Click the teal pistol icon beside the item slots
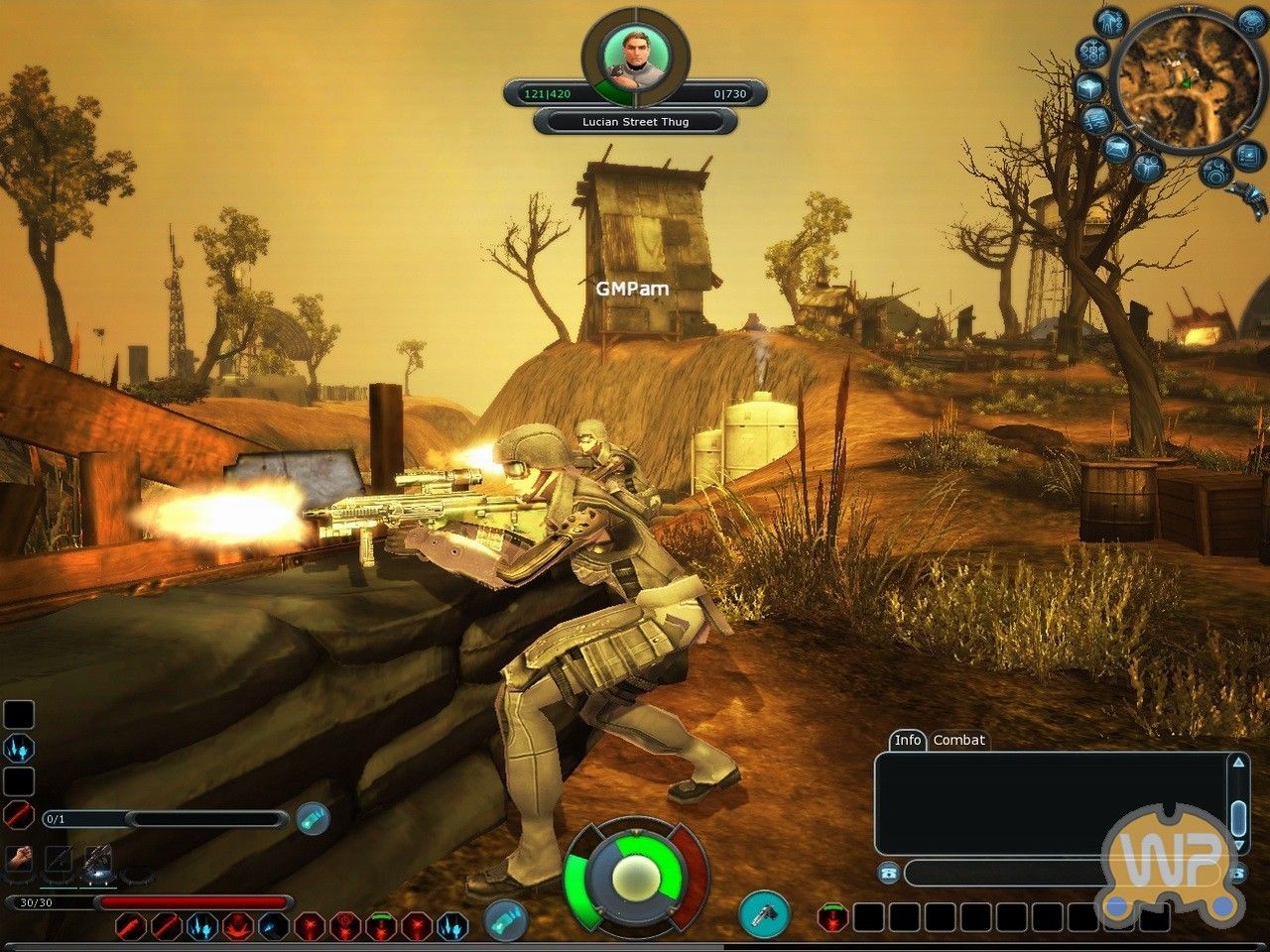1270x952 pixels. [766, 914]
